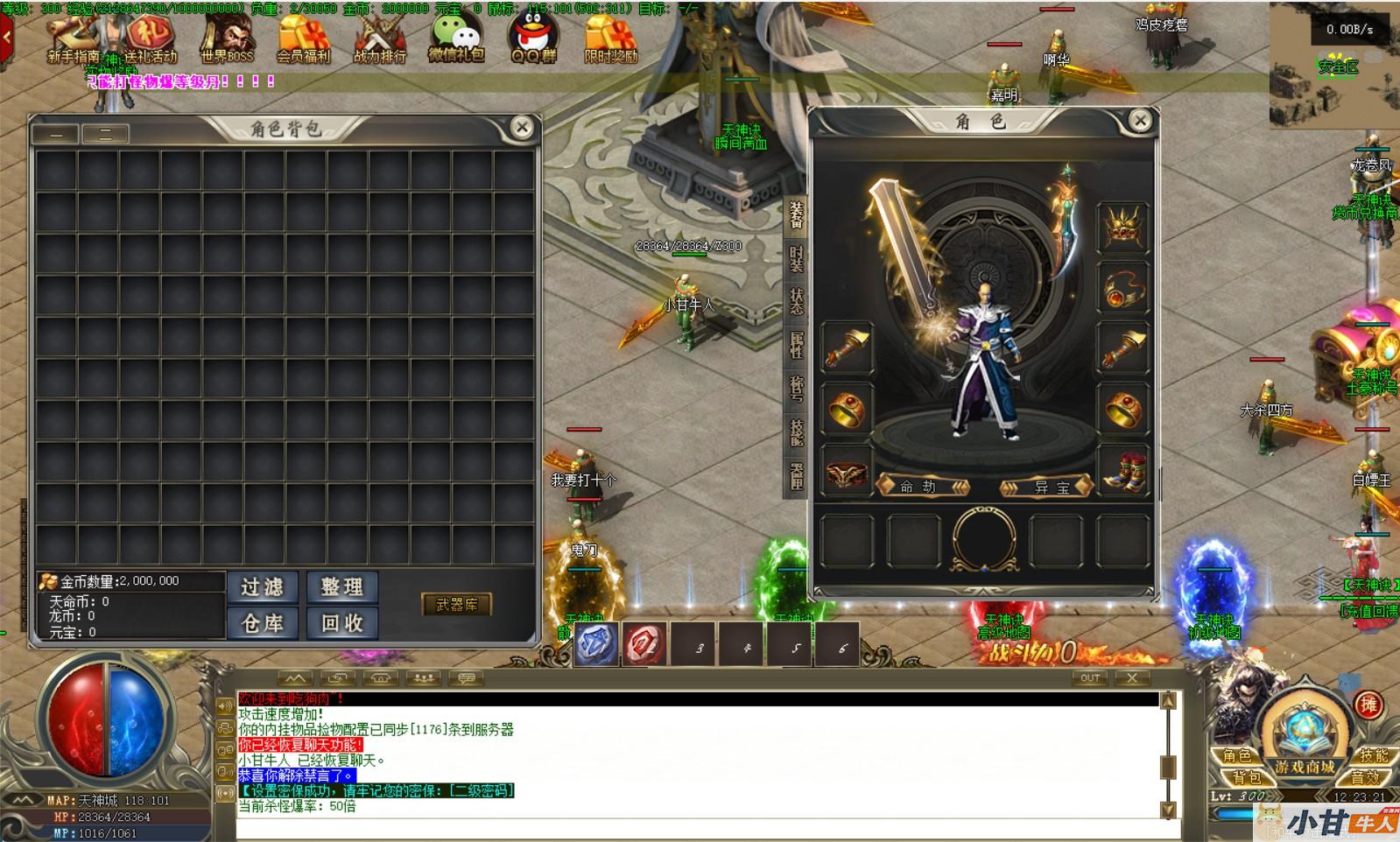Open the QQ群 penguin icon

coord(533,39)
